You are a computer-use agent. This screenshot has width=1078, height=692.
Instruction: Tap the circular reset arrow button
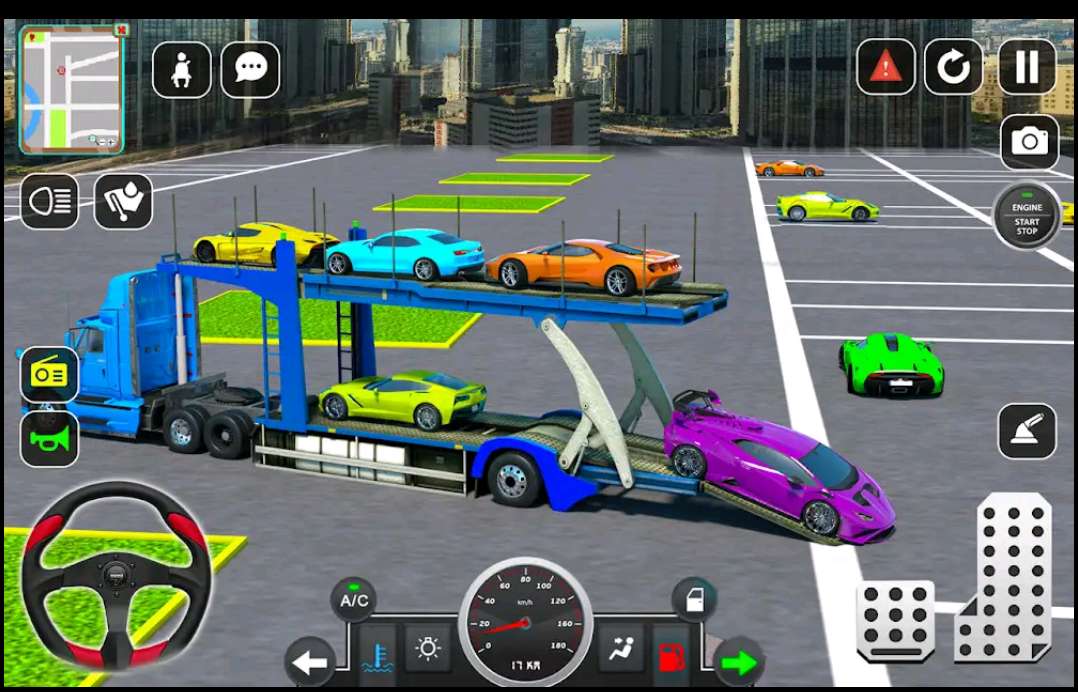[953, 67]
